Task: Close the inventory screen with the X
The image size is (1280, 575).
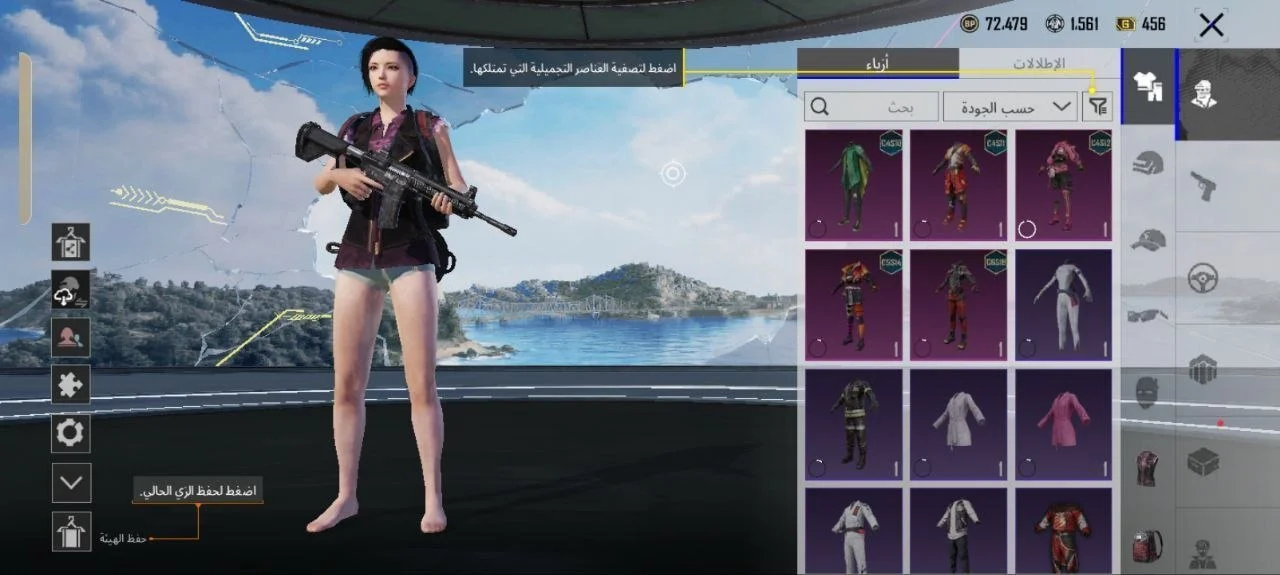Action: 1211,25
